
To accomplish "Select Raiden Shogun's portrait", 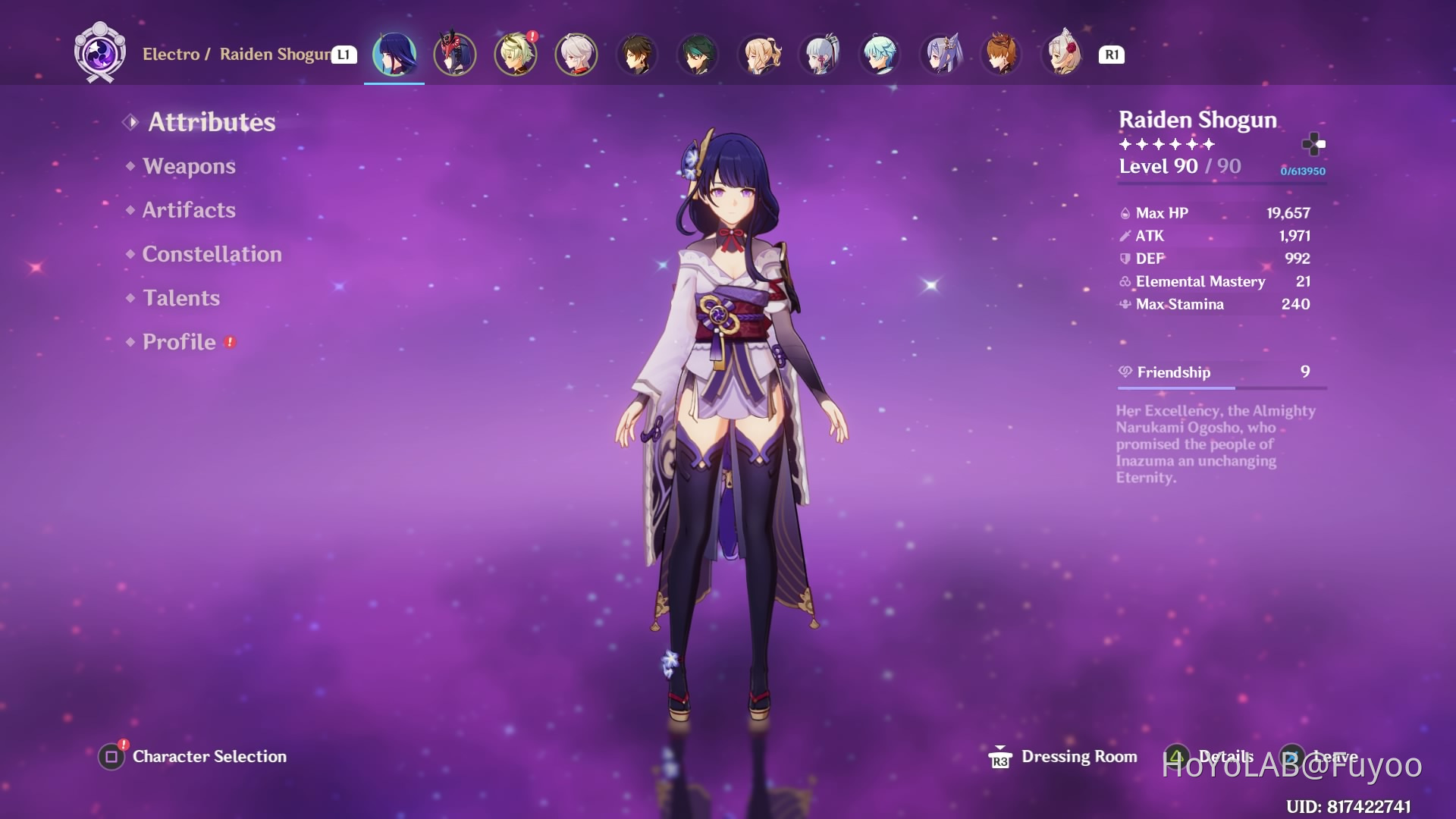I will 394,55.
